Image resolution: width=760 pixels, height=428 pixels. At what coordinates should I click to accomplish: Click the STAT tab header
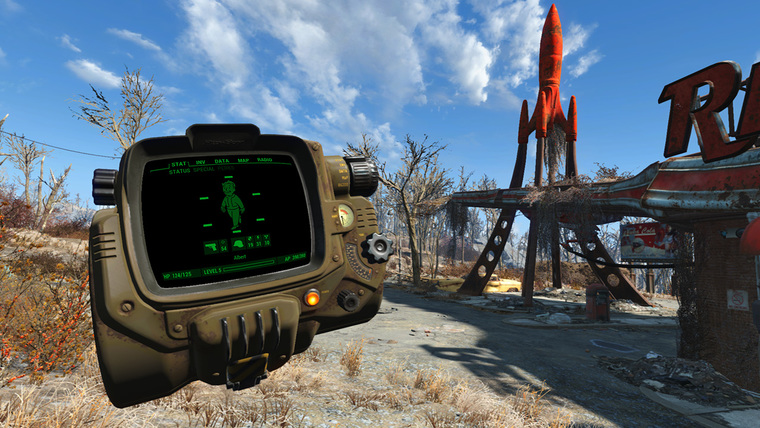pyautogui.click(x=180, y=163)
